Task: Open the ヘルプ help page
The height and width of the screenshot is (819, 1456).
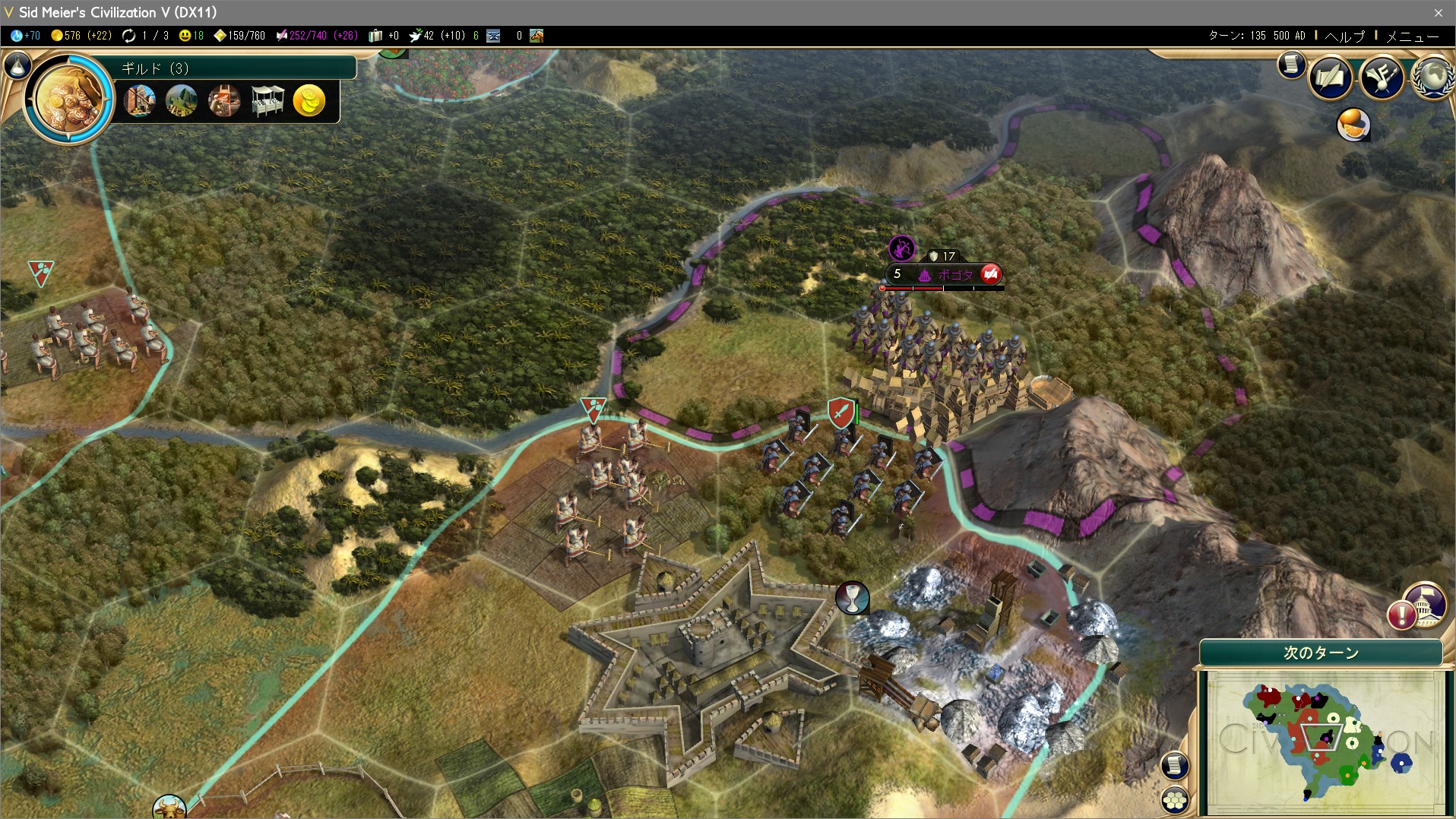Action: pyautogui.click(x=1345, y=36)
